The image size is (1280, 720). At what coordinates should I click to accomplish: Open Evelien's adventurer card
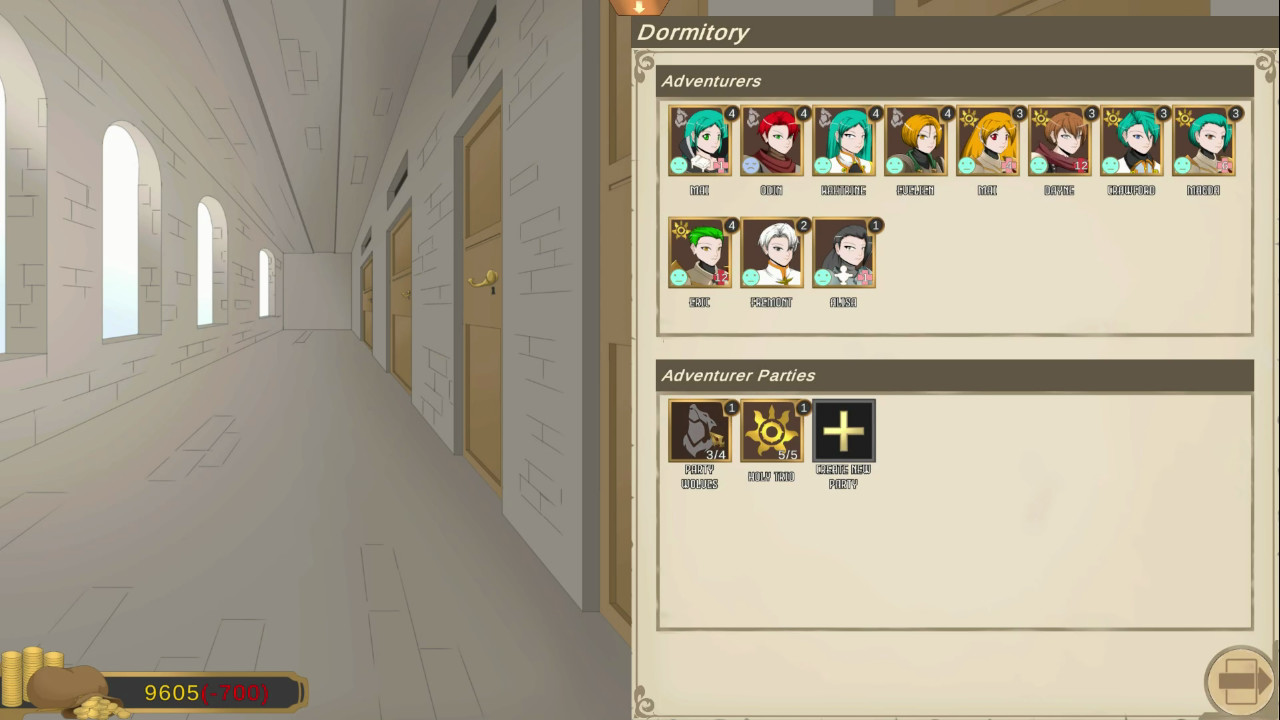click(x=915, y=140)
